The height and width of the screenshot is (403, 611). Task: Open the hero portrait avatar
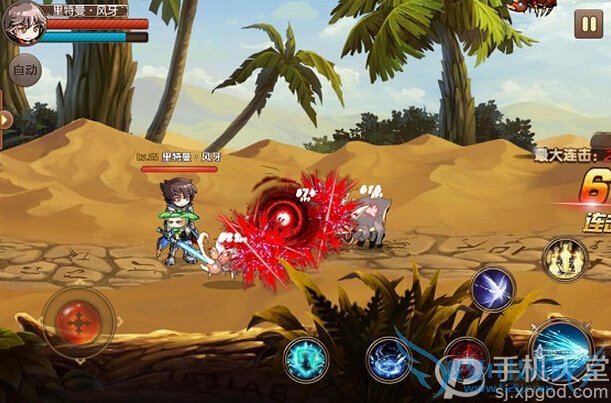pos(22,24)
